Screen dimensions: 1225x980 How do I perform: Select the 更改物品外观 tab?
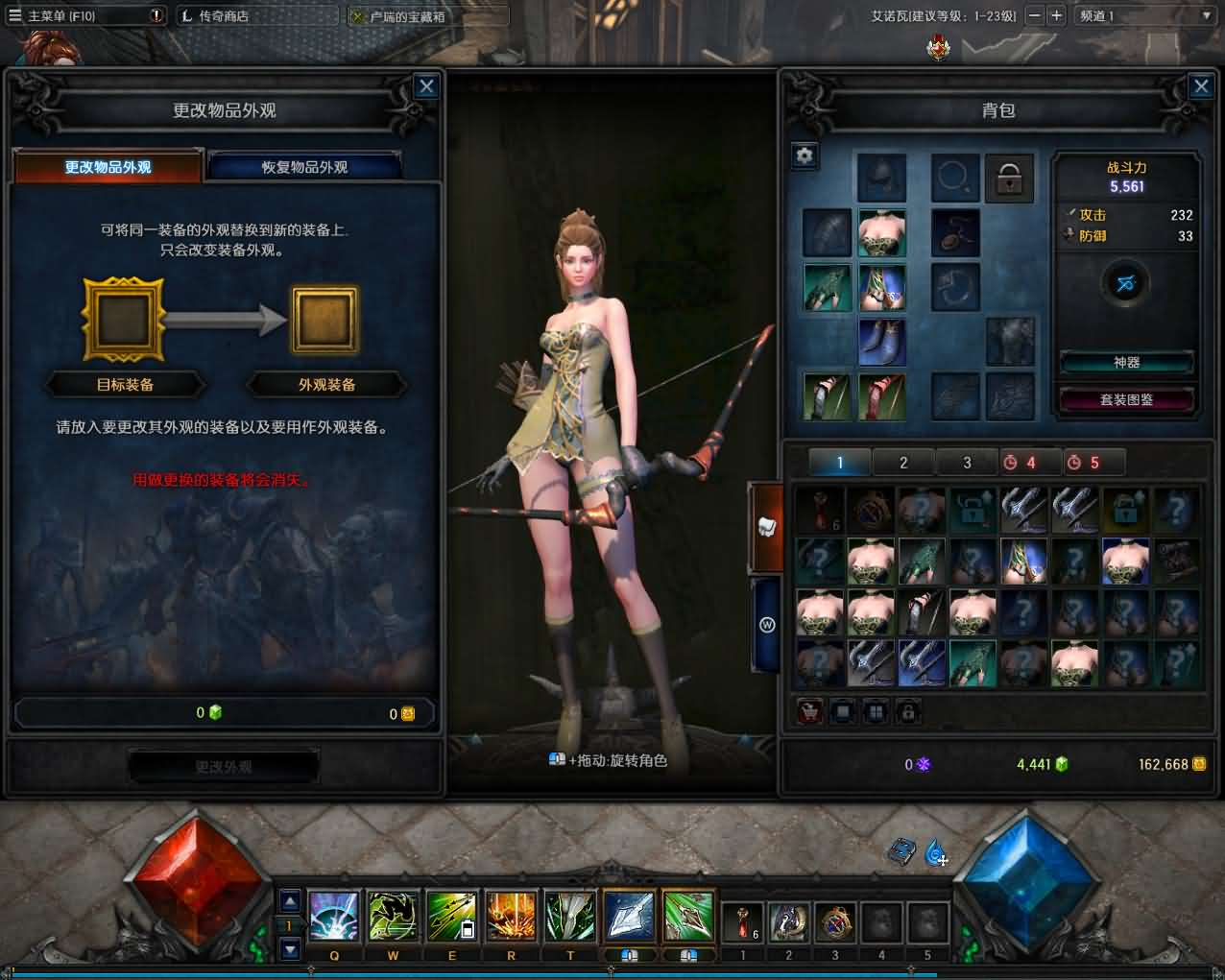(x=108, y=167)
